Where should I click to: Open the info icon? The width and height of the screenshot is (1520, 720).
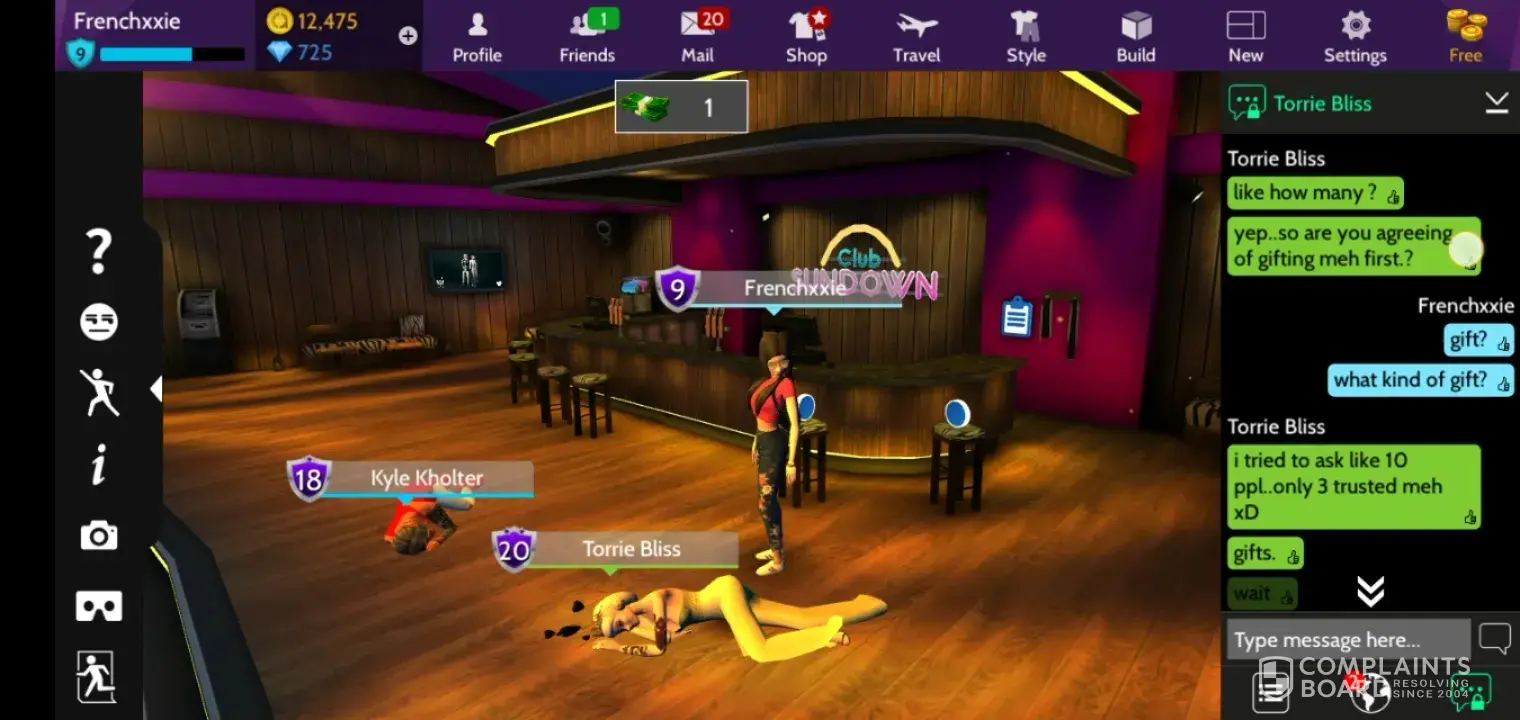tap(99, 465)
